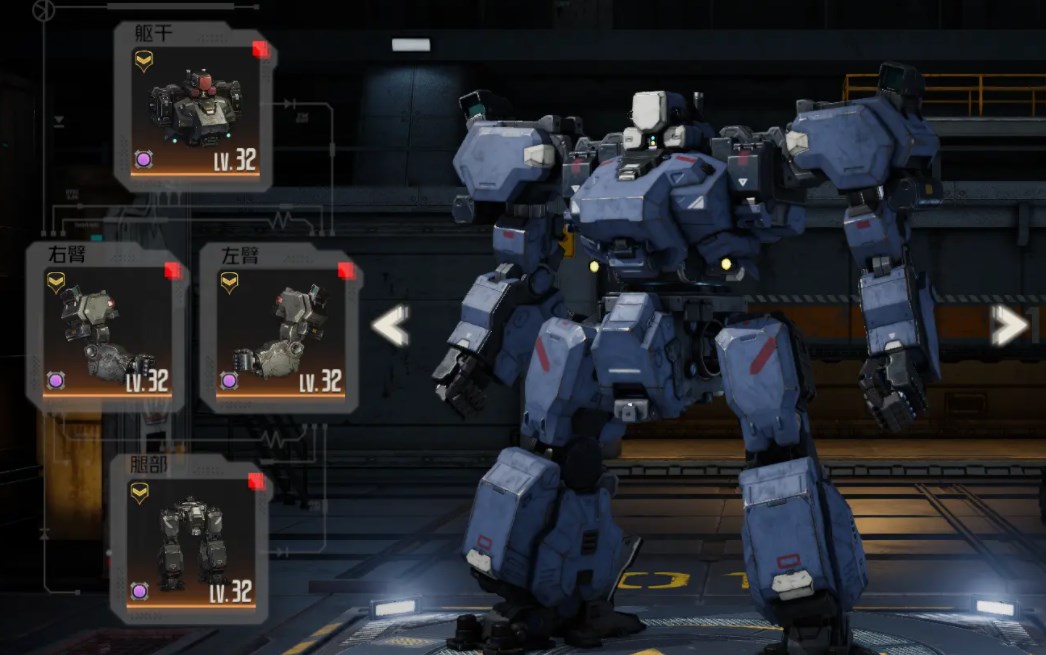Choose the 左臂 left arm slot
The image size is (1046, 655).
tap(281, 327)
